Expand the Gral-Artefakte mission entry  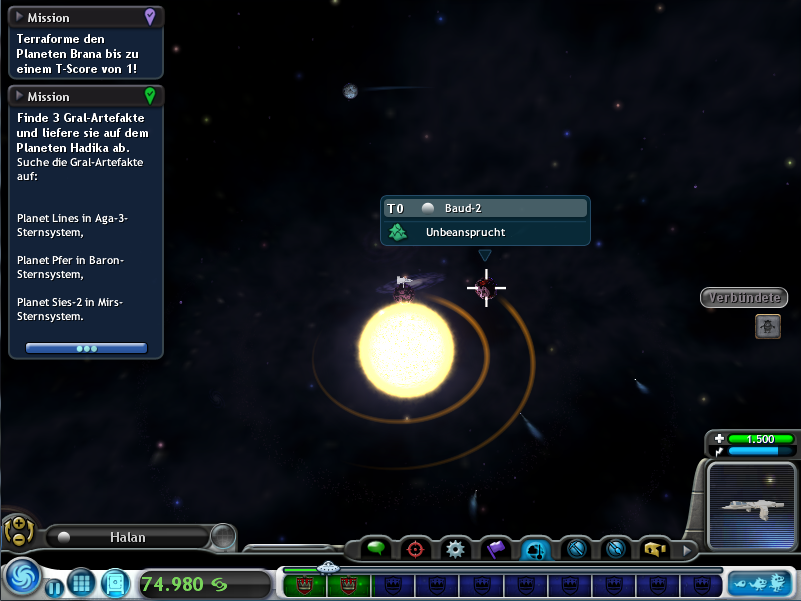coord(19,97)
